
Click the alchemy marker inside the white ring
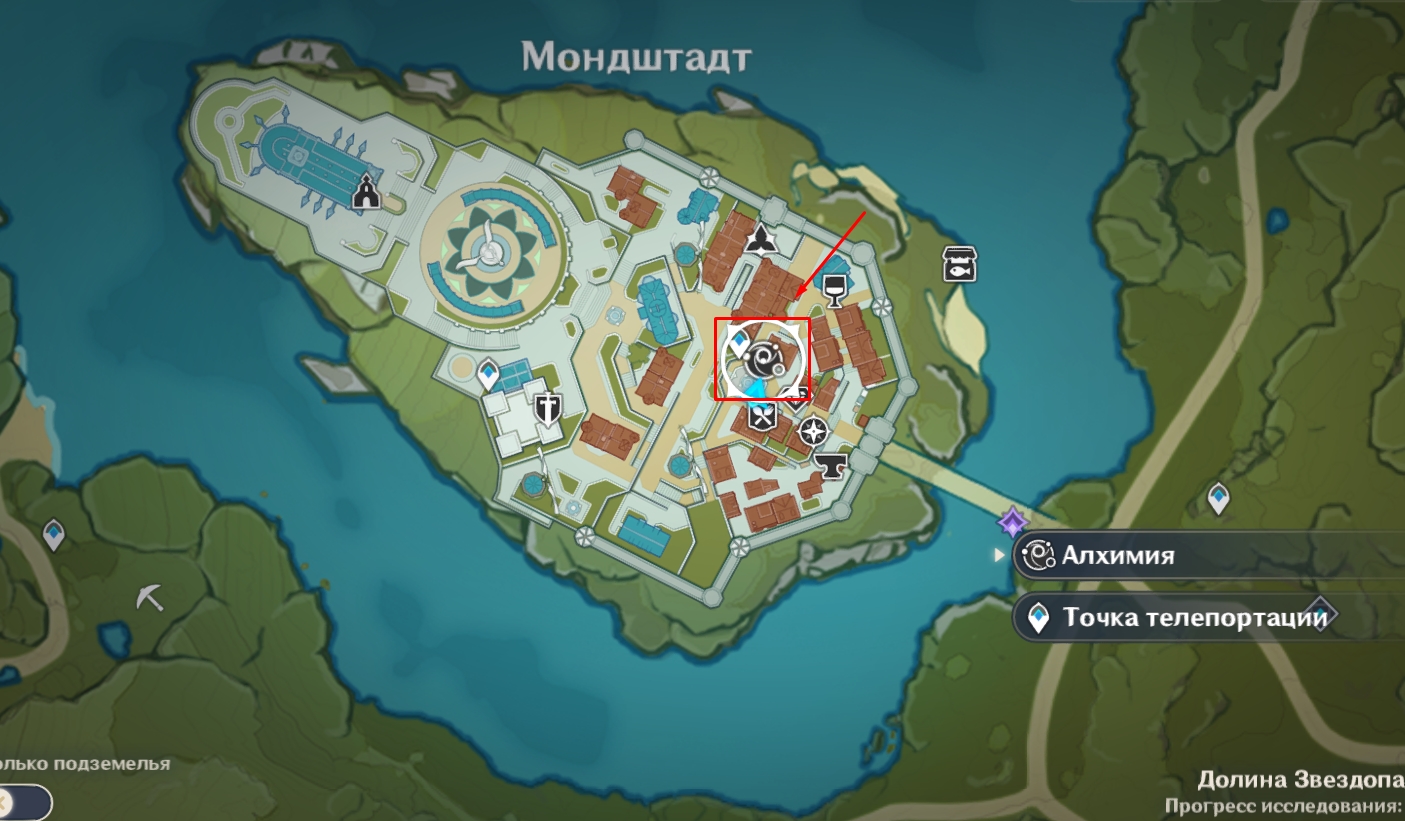pos(767,357)
